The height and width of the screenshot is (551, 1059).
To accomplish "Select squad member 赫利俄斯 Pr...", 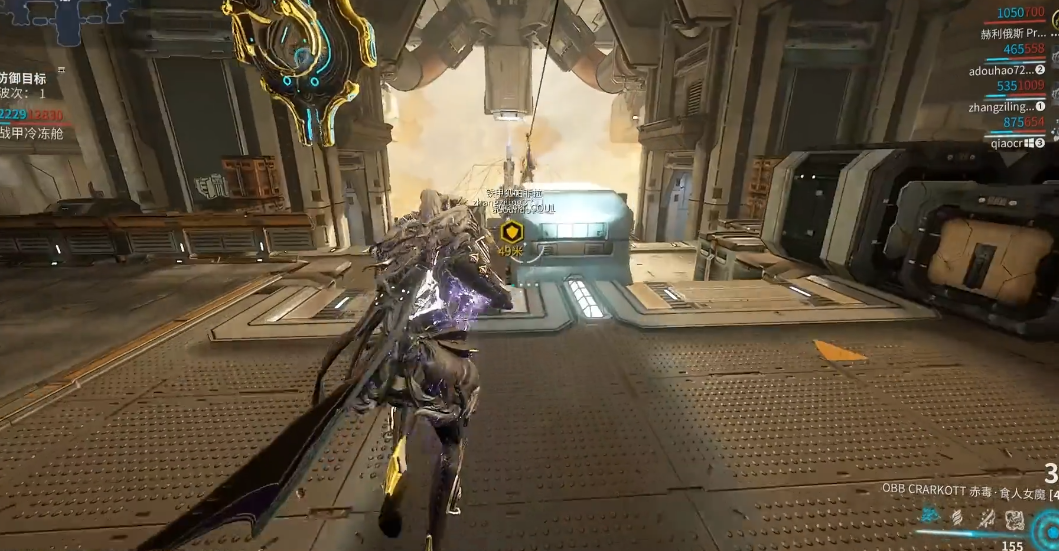I will click(x=1012, y=33).
